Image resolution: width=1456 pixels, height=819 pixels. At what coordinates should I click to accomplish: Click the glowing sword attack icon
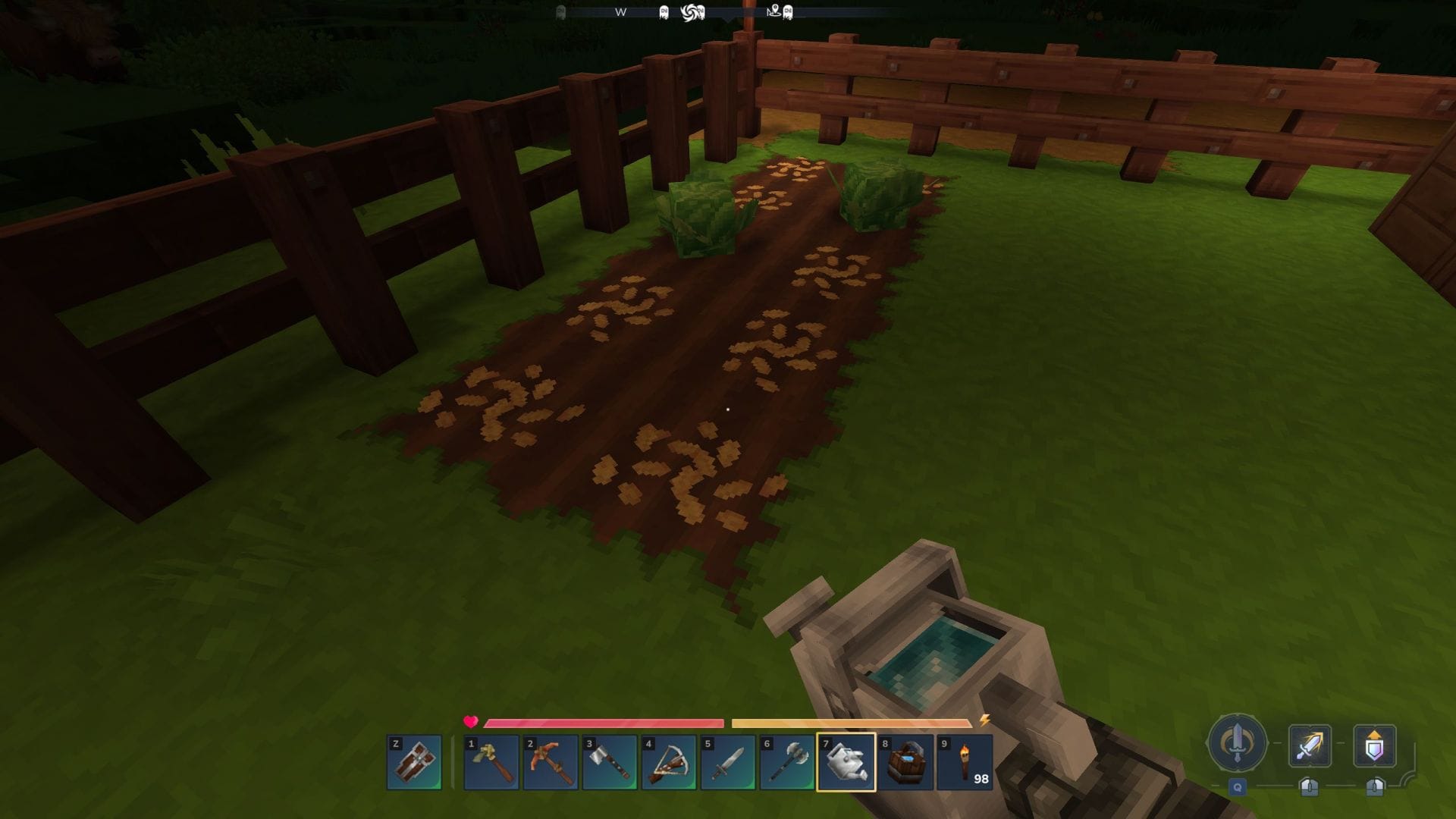(1310, 745)
